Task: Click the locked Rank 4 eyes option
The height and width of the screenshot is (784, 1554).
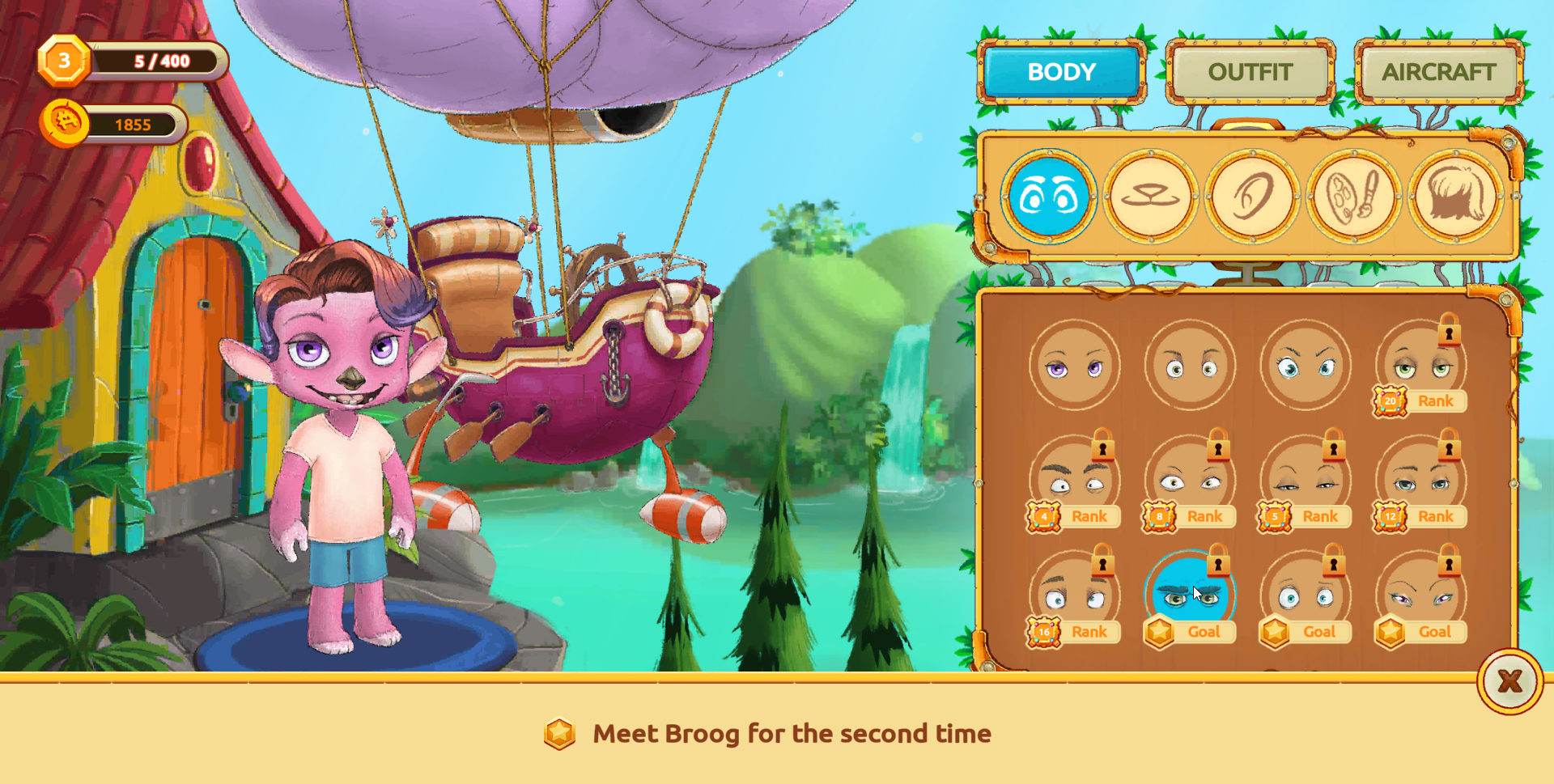Action: pyautogui.click(x=1074, y=481)
